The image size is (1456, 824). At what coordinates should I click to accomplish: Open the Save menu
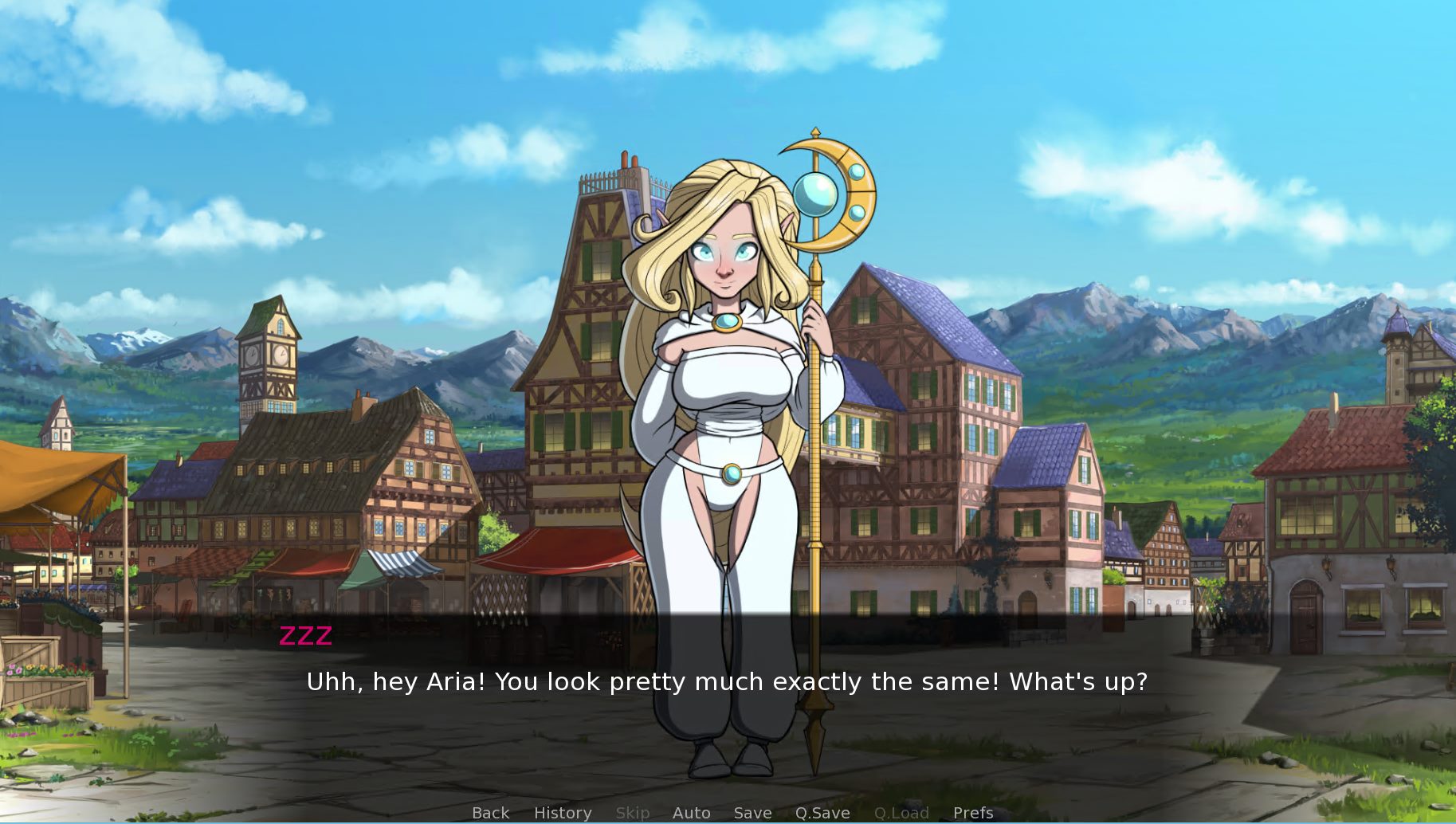coord(752,813)
